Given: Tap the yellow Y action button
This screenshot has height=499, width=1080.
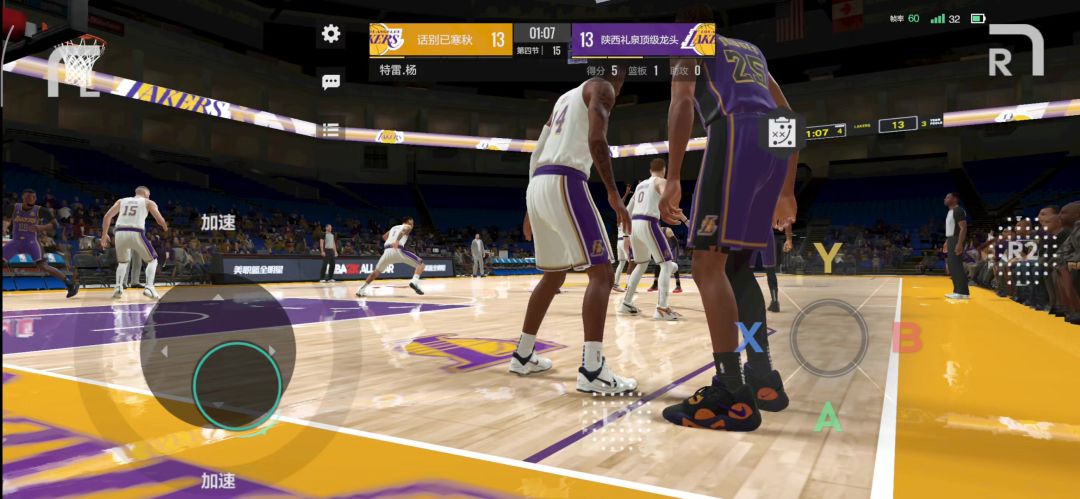Looking at the screenshot, I should coord(827,257).
